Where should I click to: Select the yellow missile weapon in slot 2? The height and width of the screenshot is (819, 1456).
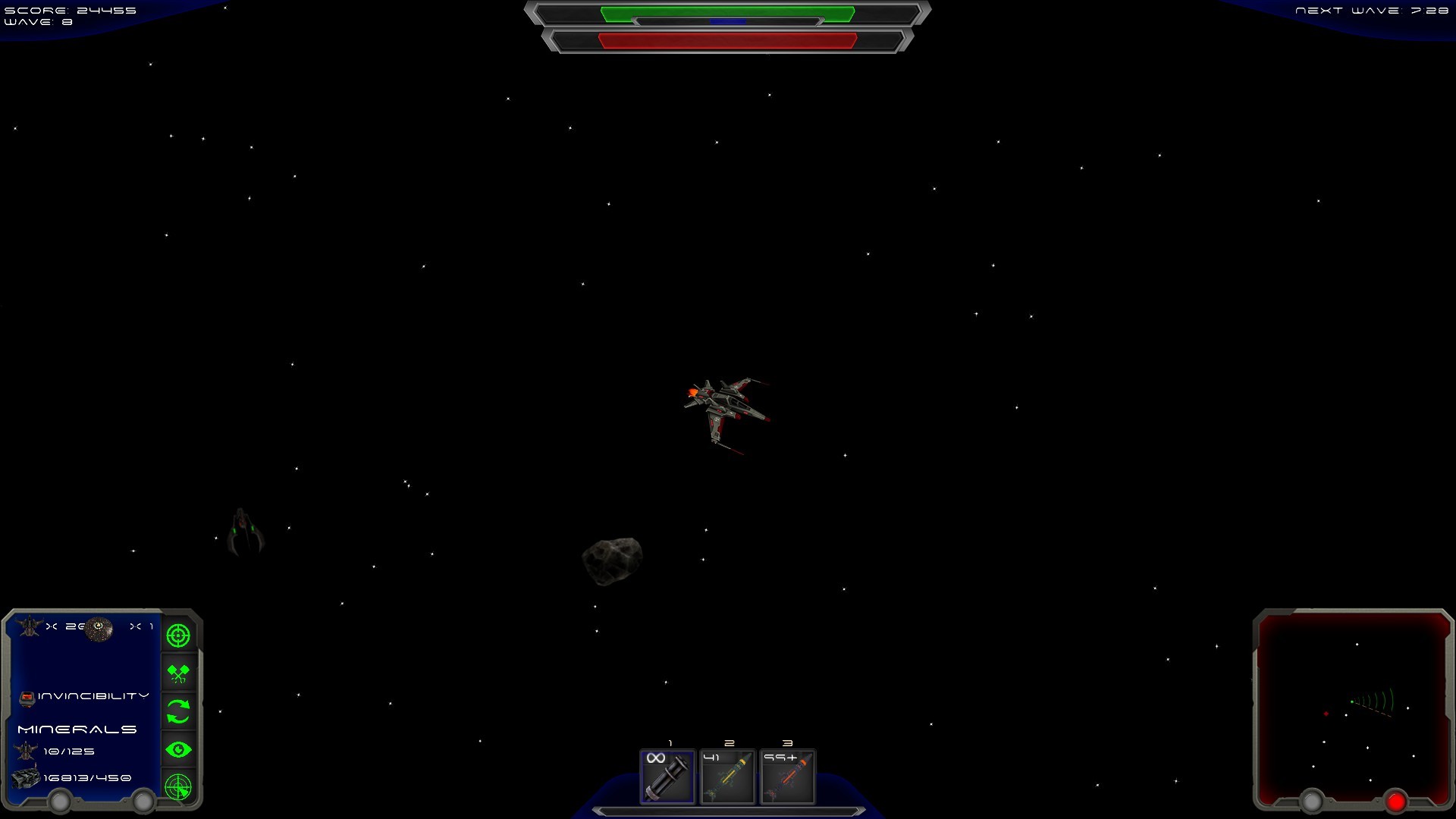[726, 777]
